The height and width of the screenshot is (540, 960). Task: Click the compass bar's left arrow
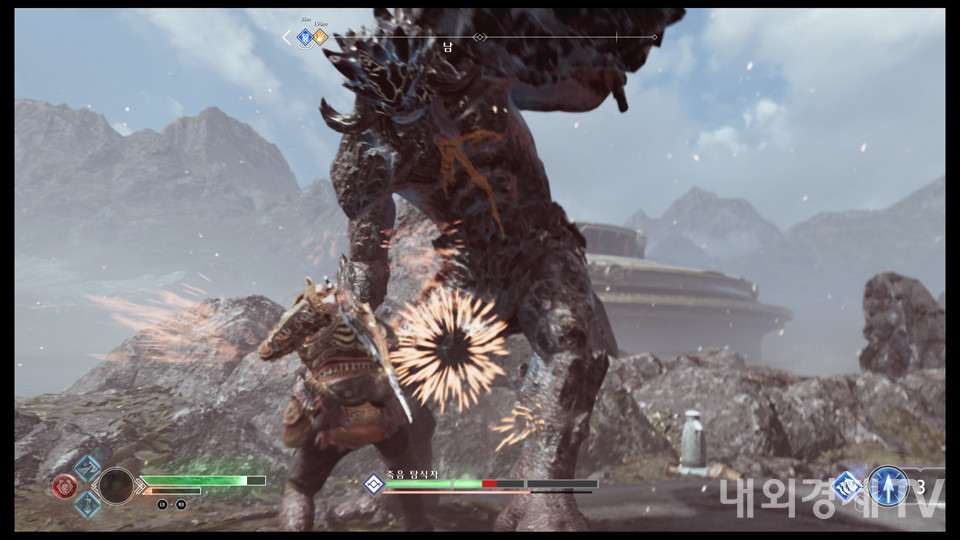click(x=287, y=38)
